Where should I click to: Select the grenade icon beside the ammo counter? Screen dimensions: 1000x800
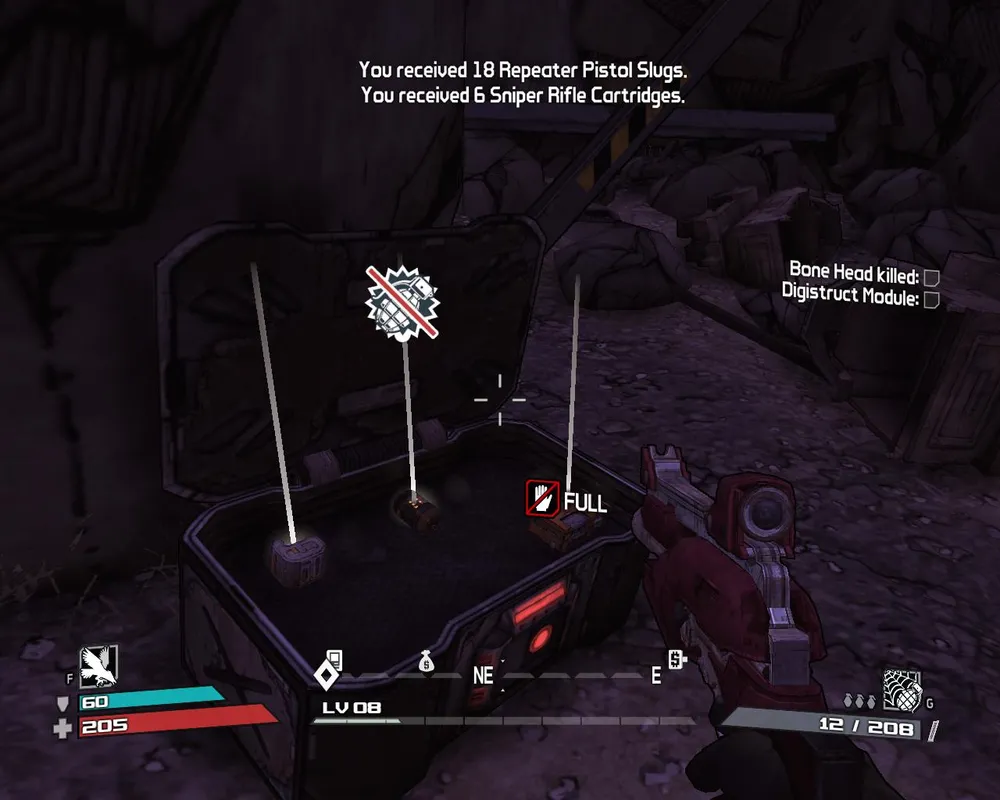click(900, 688)
